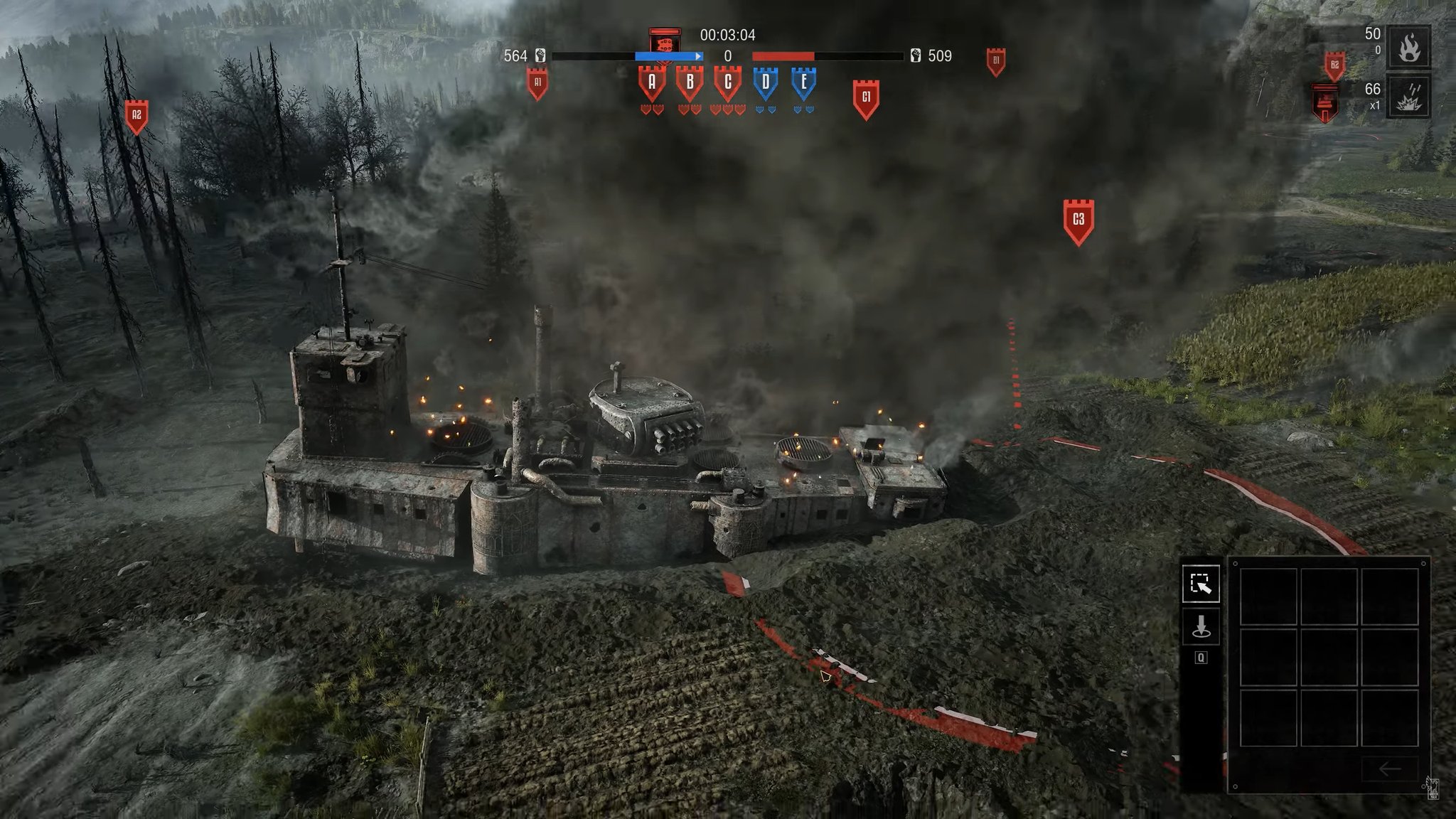Image resolution: width=1456 pixels, height=819 pixels.
Task: Activate the fire incendiary ability icon
Action: click(1409, 48)
